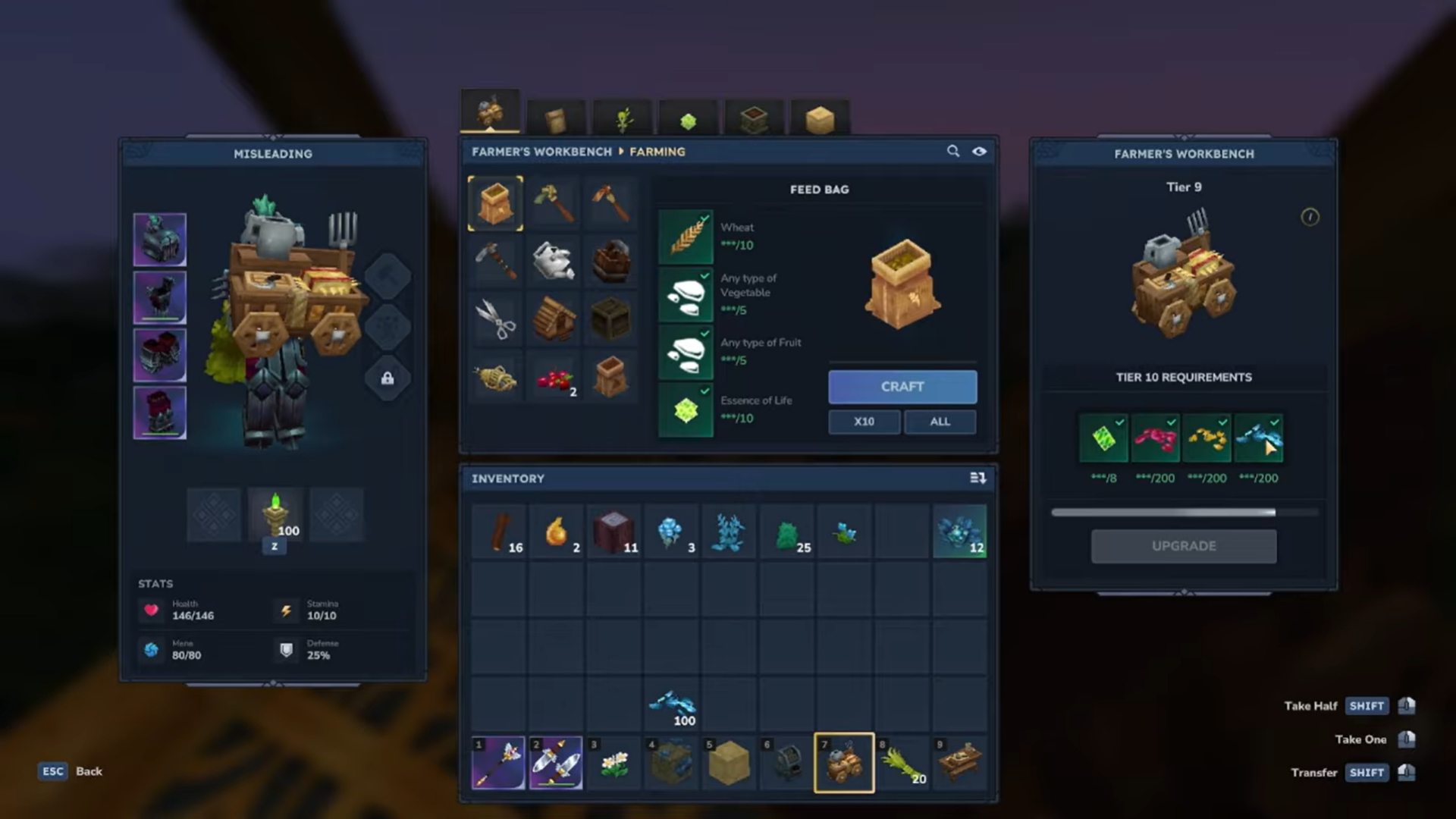This screenshot has height=819, width=1456.
Task: Open the inventory sort dropdown icon
Action: click(x=978, y=478)
